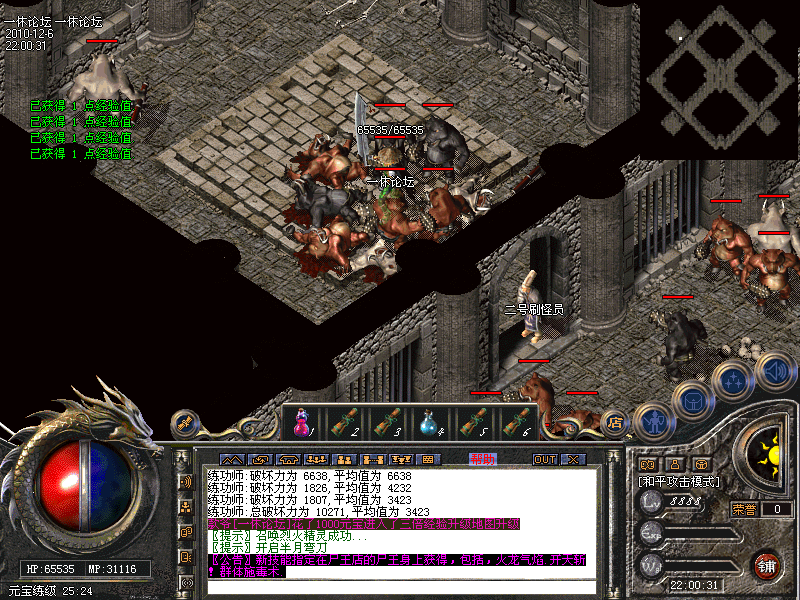Click the round satellite icon left of belt
Image resolution: width=800 pixels, height=600 pixels.
[183, 423]
